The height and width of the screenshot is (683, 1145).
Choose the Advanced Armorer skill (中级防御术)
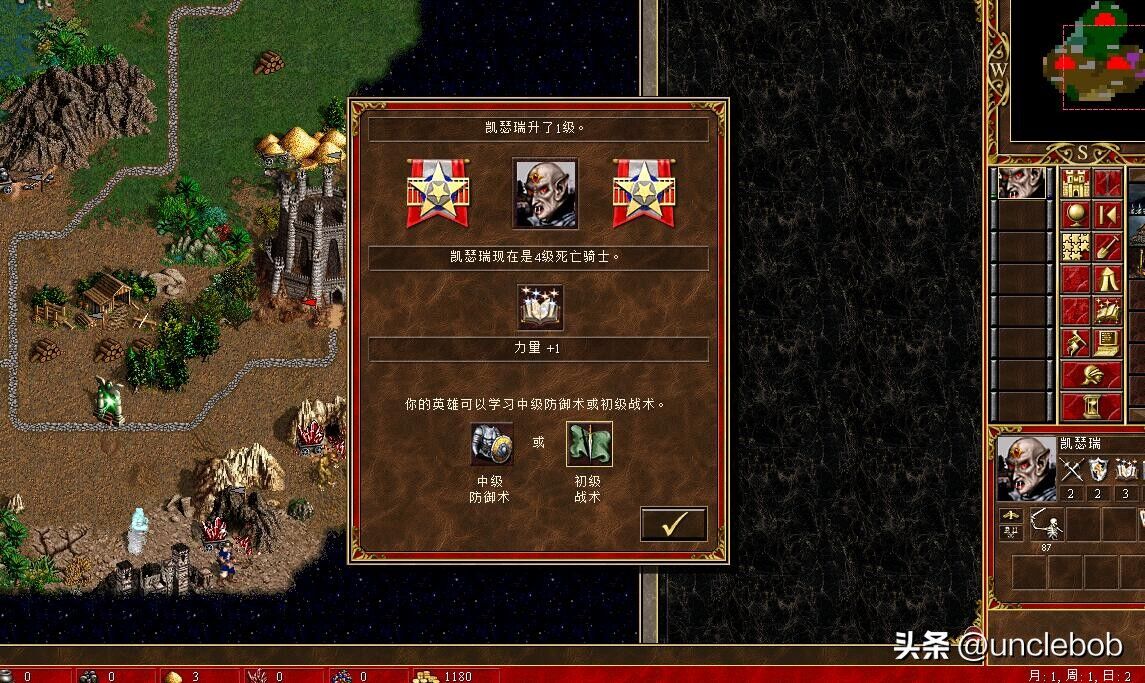tap(492, 444)
